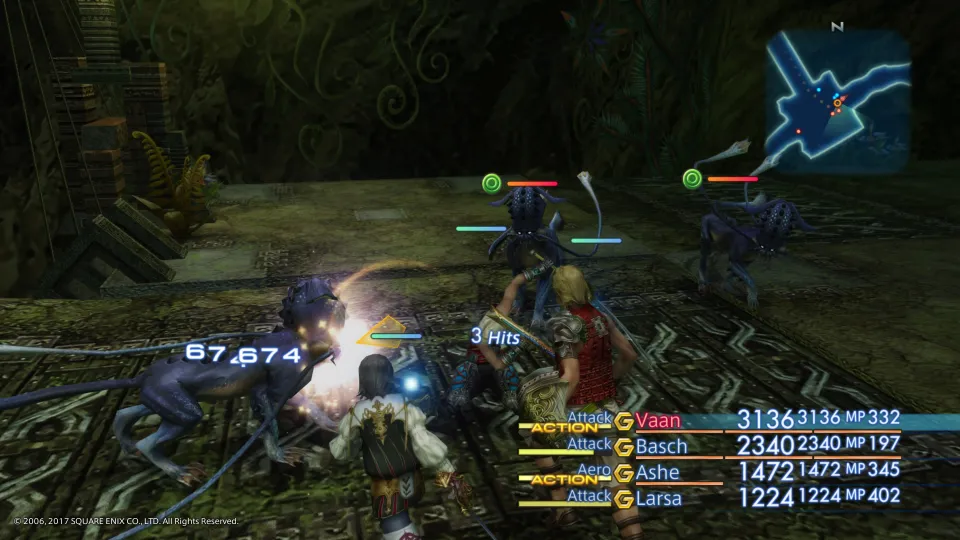
Task: Pick Larsa in the party list
Action: 660,497
